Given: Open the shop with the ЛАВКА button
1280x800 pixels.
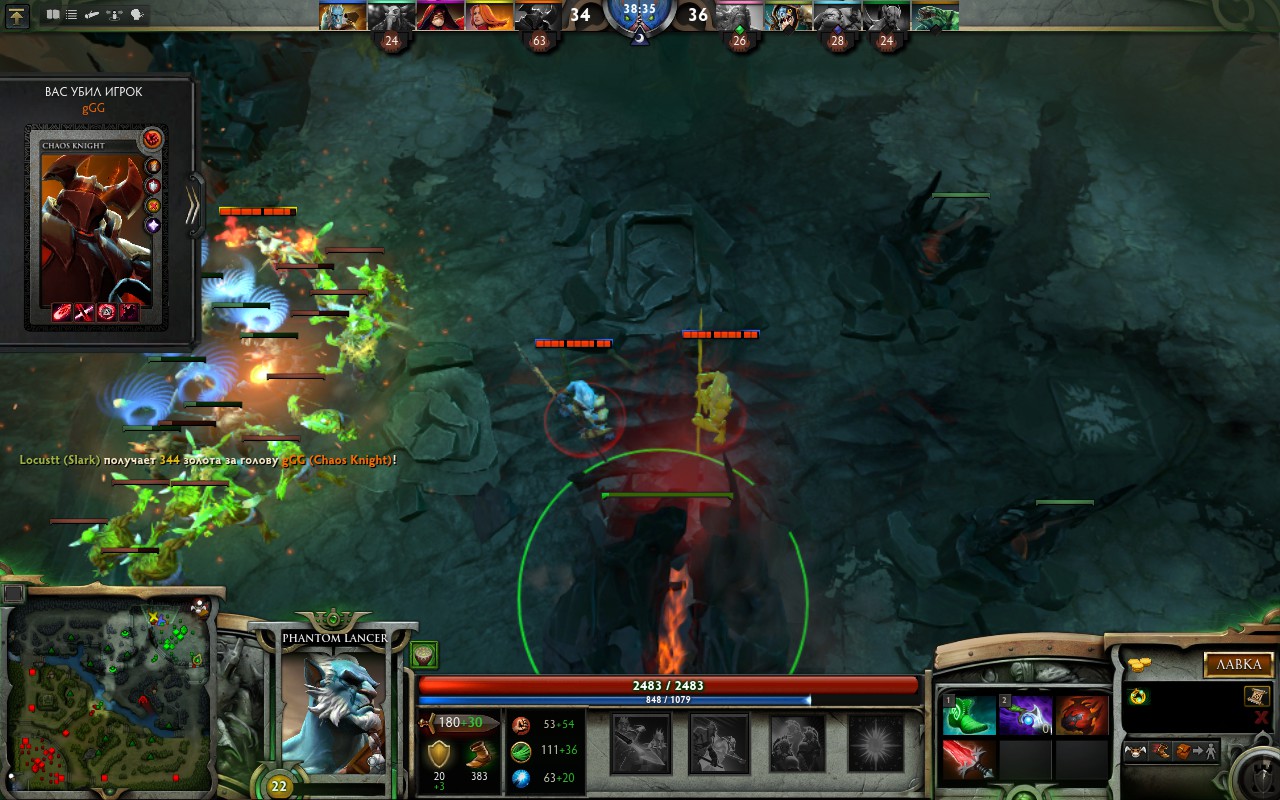Looking at the screenshot, I should 1238,665.
